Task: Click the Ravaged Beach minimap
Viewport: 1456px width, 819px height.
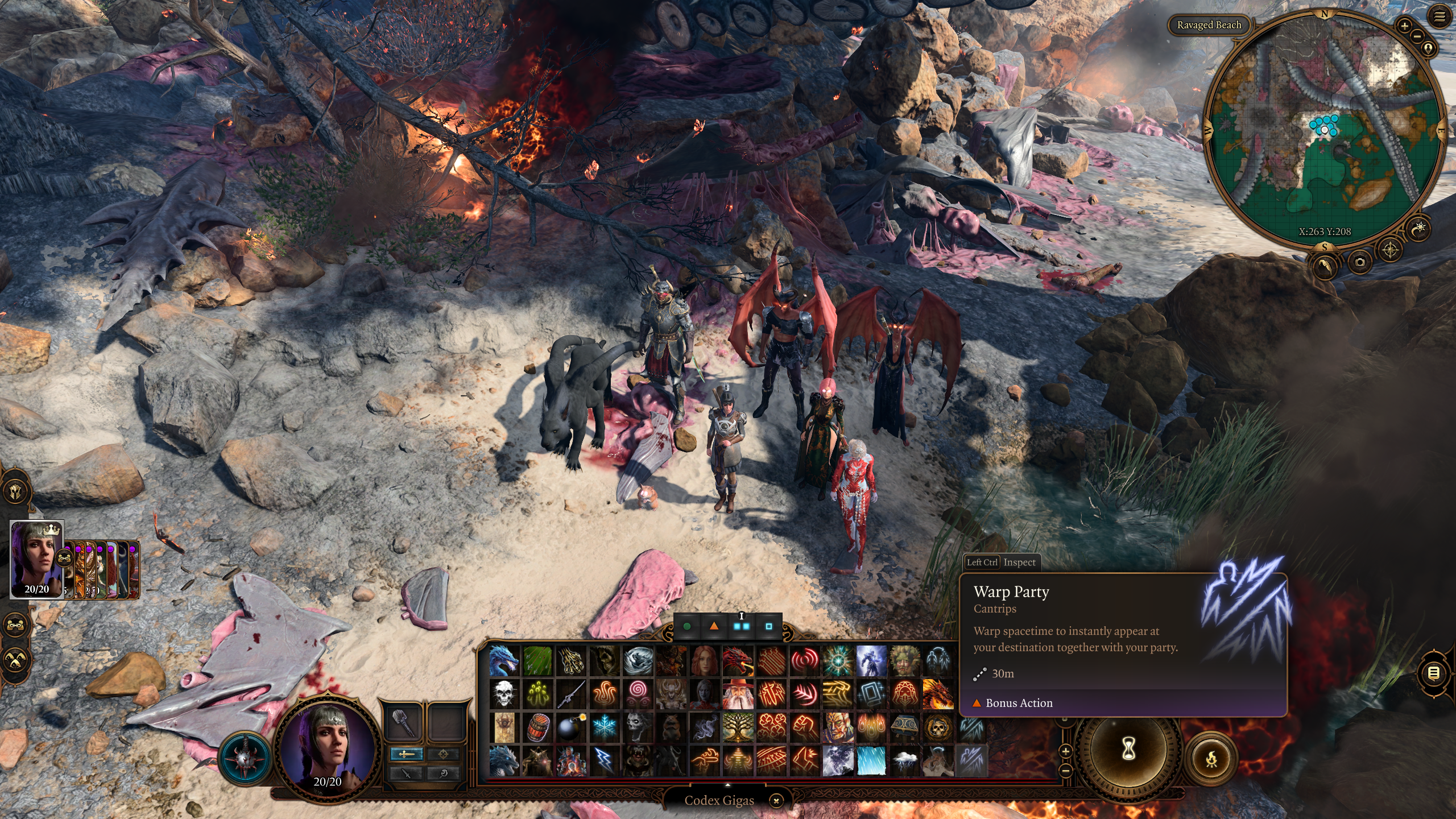Action: (1325, 130)
